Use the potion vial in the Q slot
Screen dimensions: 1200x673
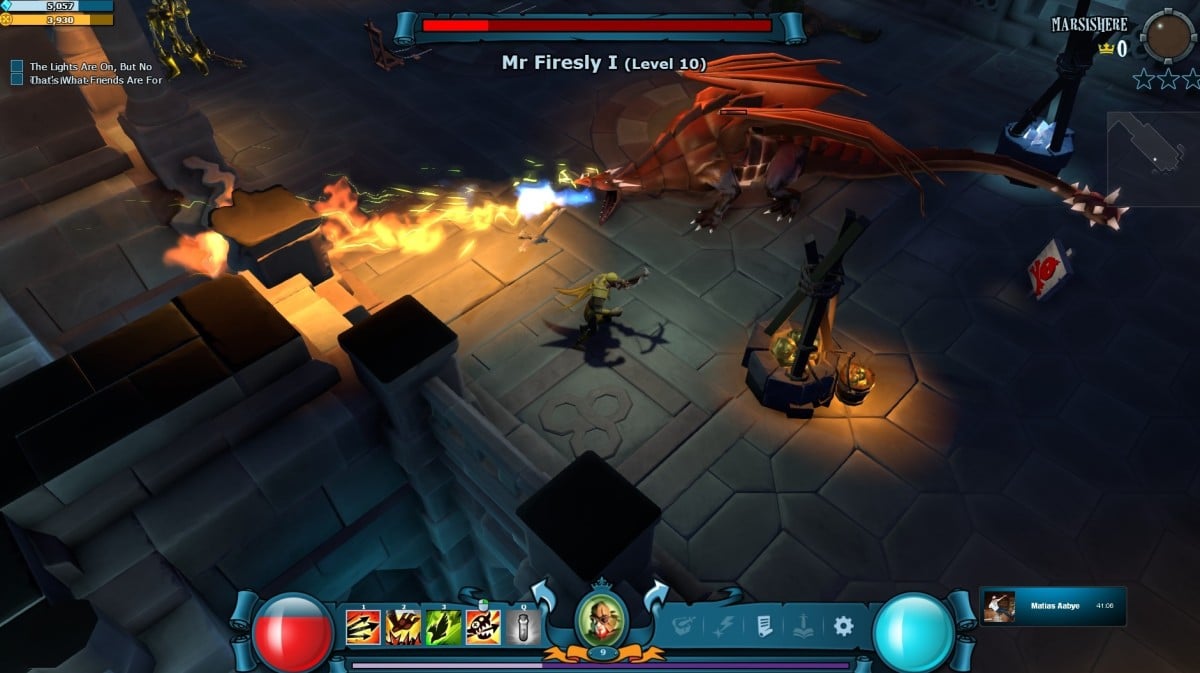point(523,627)
